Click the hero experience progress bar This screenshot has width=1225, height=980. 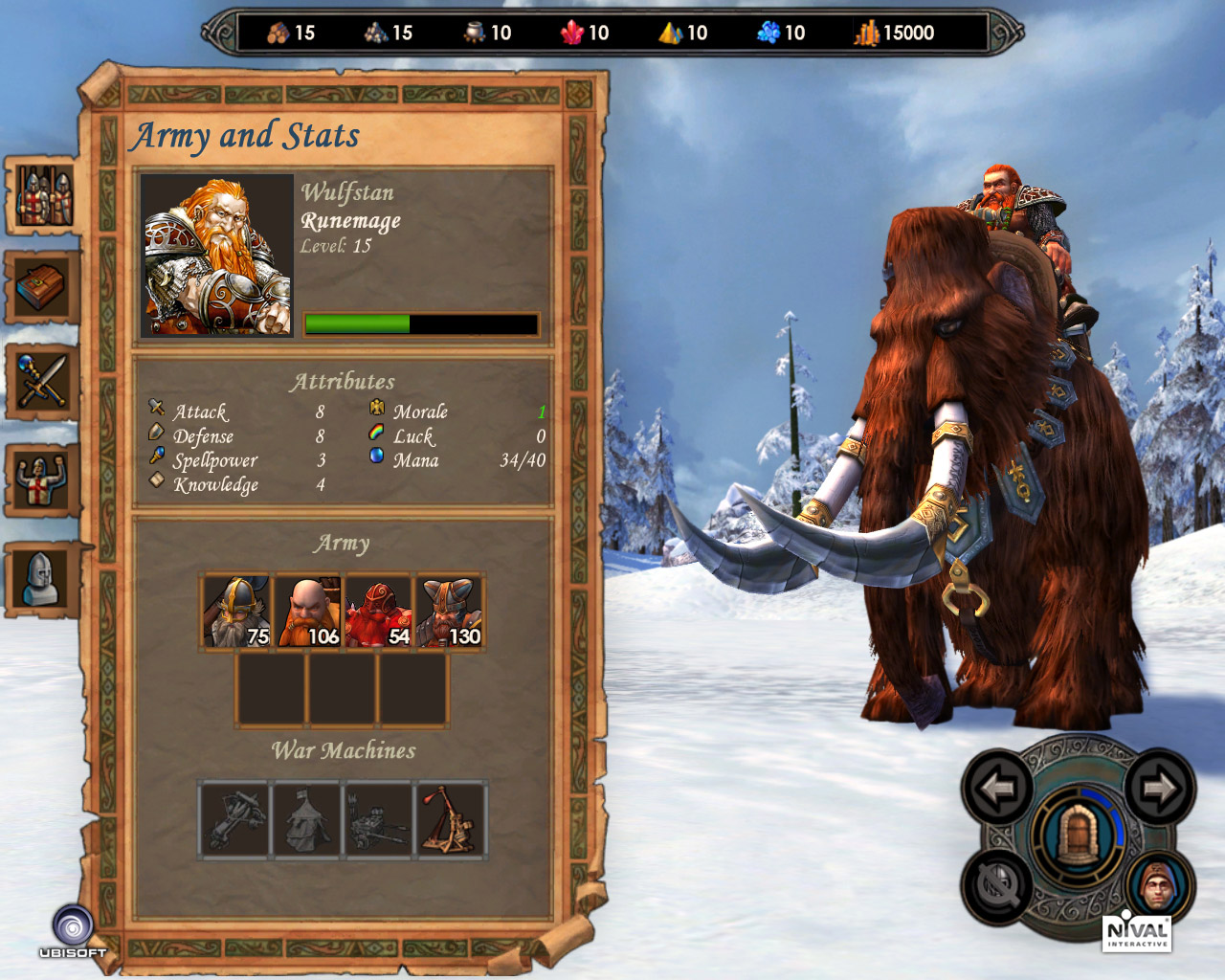pos(419,323)
